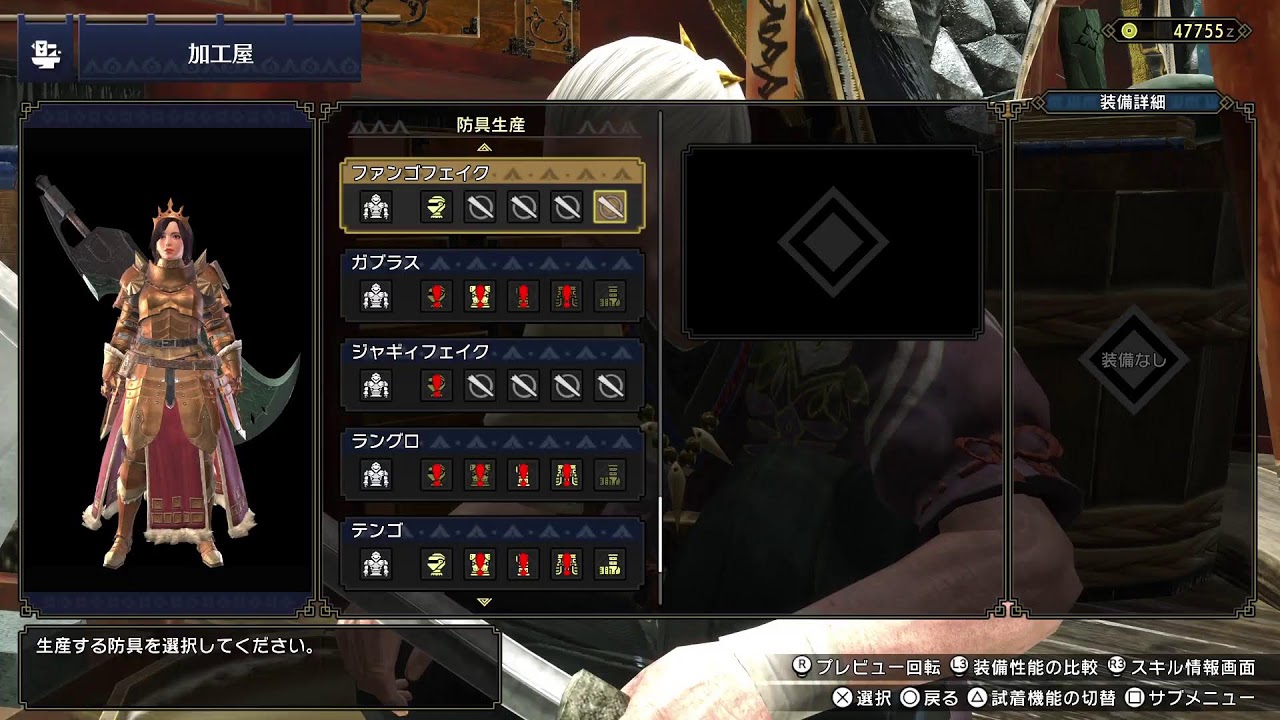Choose the ガブラス full-set armor icon
Image resolution: width=1280 pixels, height=720 pixels.
pyautogui.click(x=376, y=297)
